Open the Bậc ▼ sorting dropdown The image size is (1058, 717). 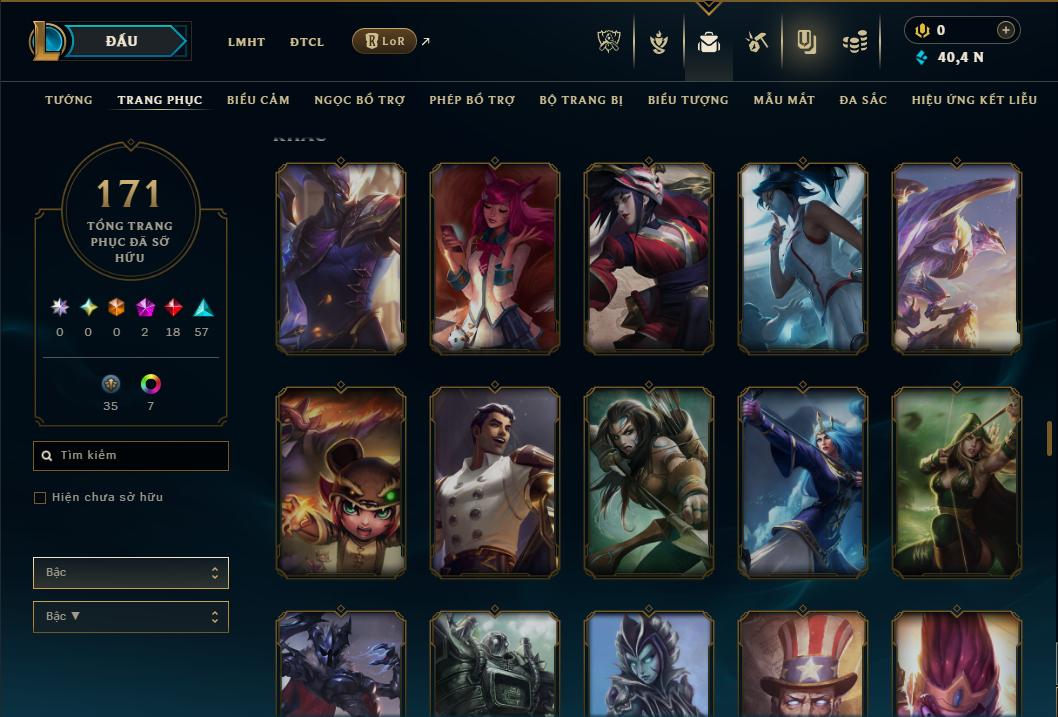pyautogui.click(x=131, y=617)
